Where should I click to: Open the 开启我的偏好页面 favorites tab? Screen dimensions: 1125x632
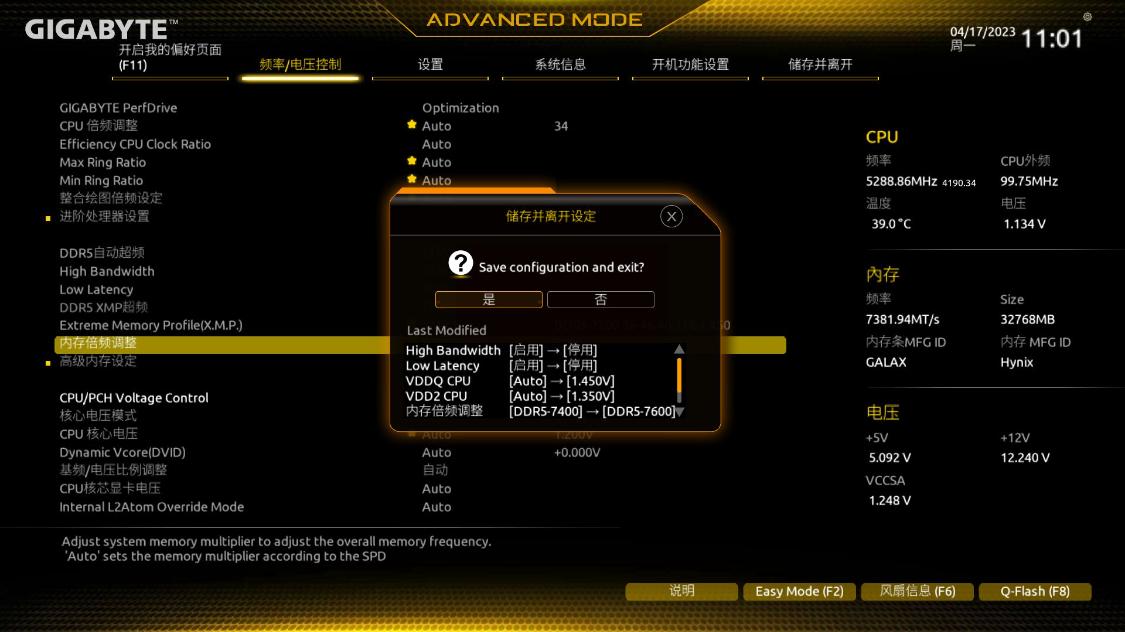tap(170, 57)
